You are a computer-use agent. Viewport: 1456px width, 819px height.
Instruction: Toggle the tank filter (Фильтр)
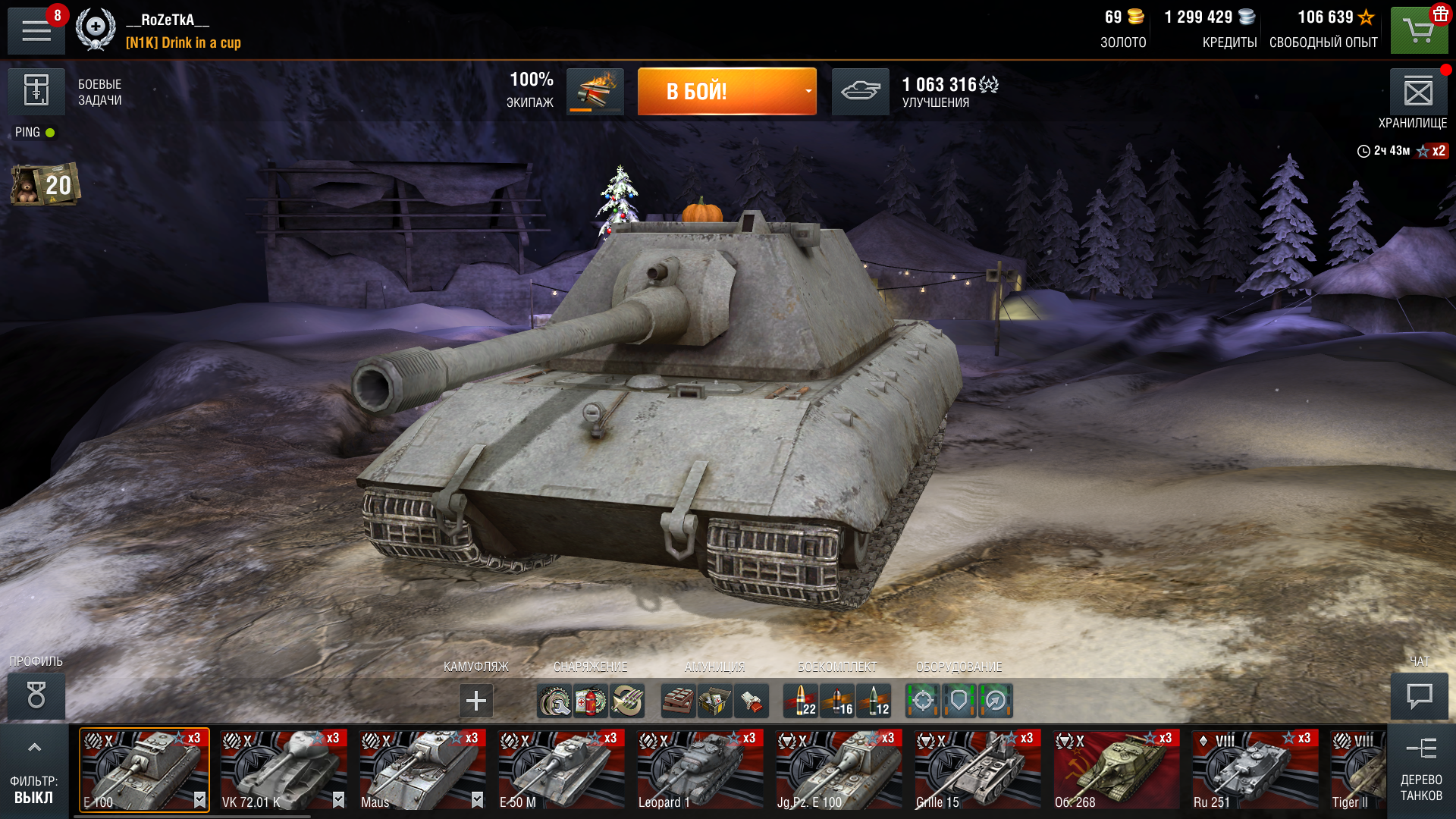[34, 771]
